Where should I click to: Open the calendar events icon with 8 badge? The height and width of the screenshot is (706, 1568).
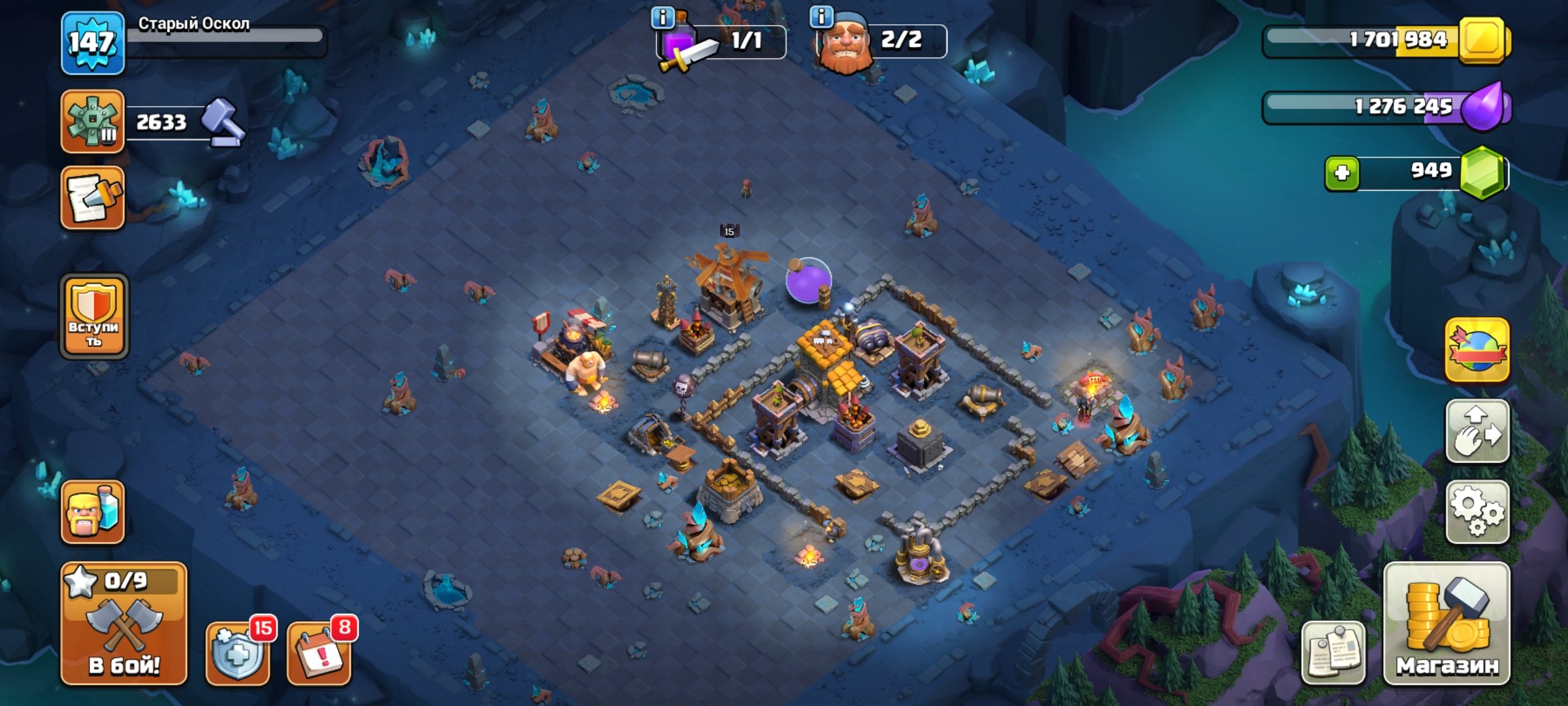coord(319,652)
